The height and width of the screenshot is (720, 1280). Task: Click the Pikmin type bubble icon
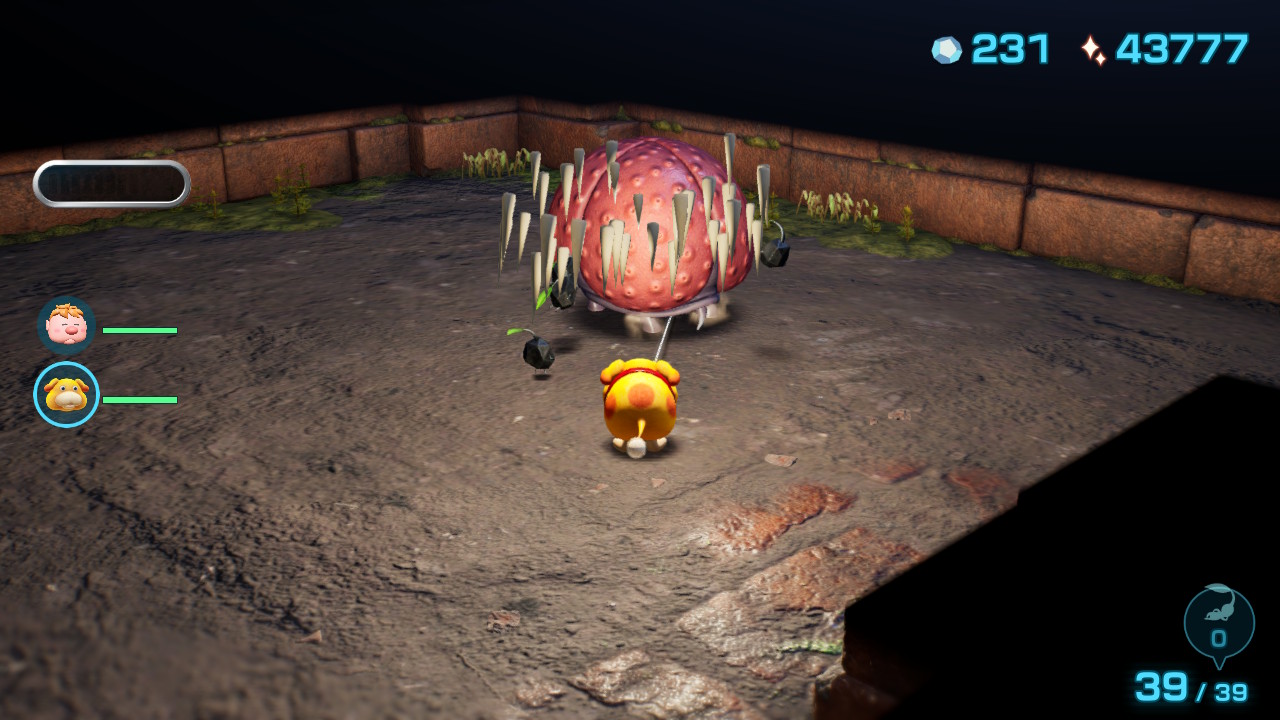click(1218, 622)
